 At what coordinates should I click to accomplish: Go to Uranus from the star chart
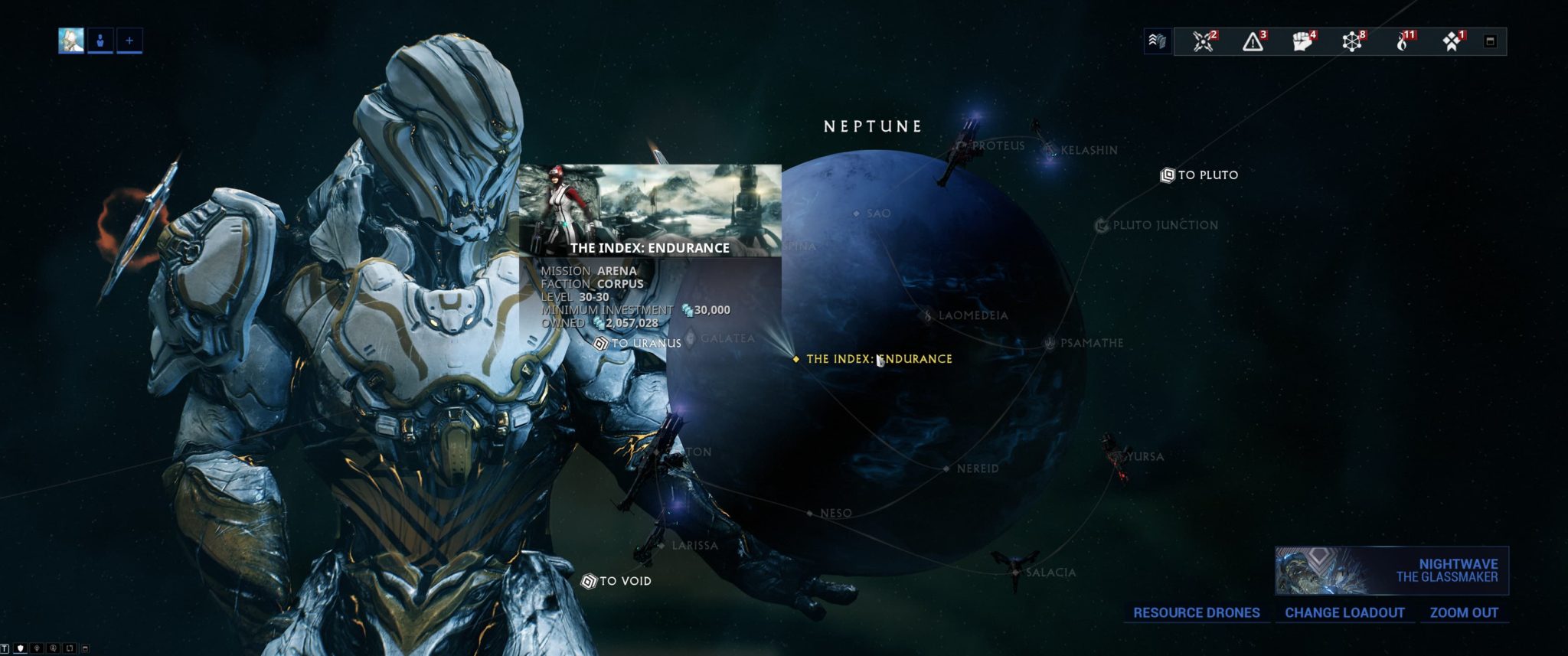click(639, 344)
